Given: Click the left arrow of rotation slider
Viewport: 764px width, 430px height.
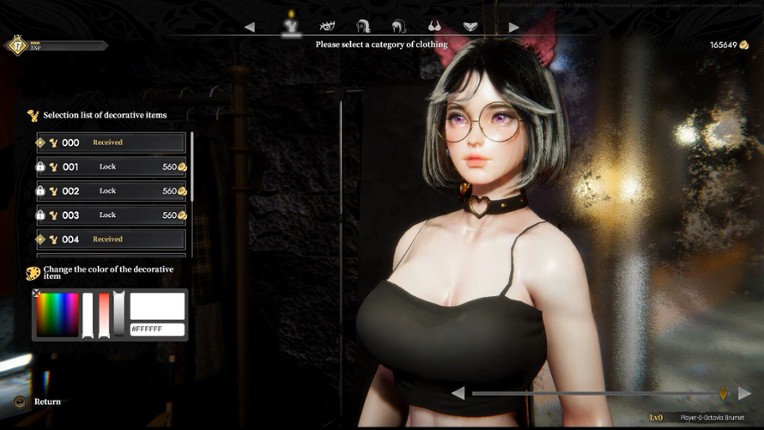Looking at the screenshot, I should [x=458, y=393].
